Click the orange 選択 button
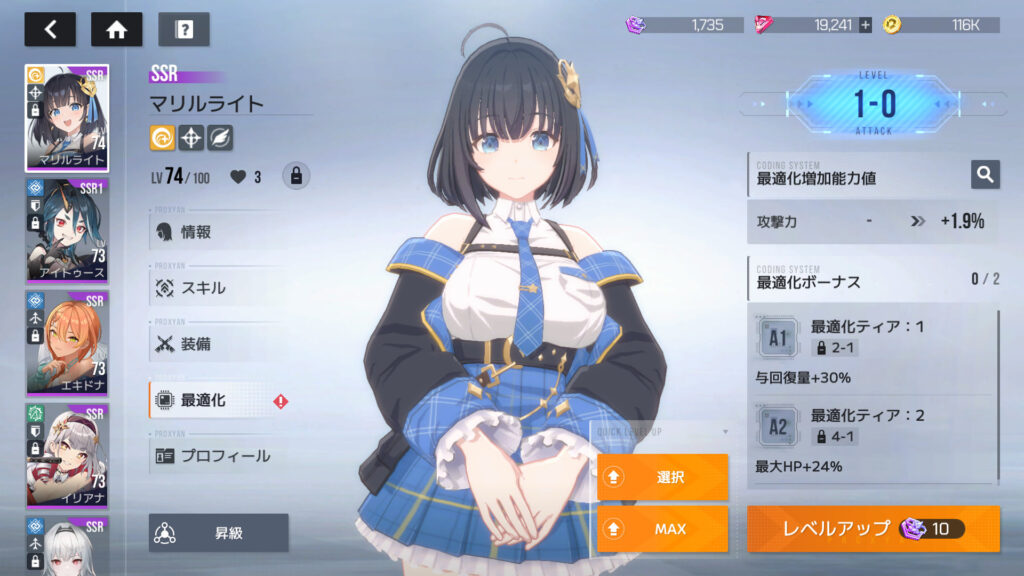 (662, 477)
